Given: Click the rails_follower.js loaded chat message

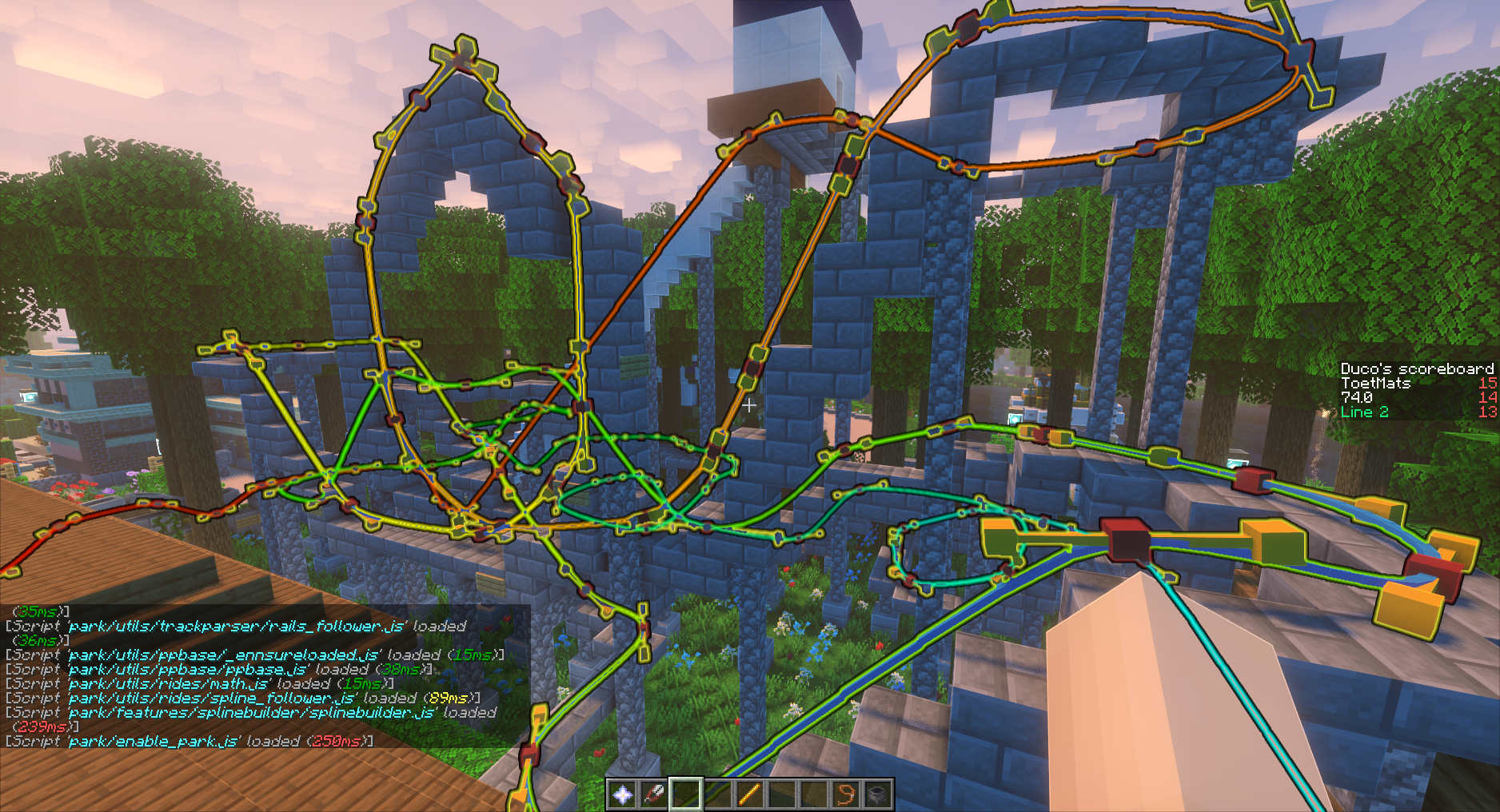Looking at the screenshot, I should tap(232, 627).
